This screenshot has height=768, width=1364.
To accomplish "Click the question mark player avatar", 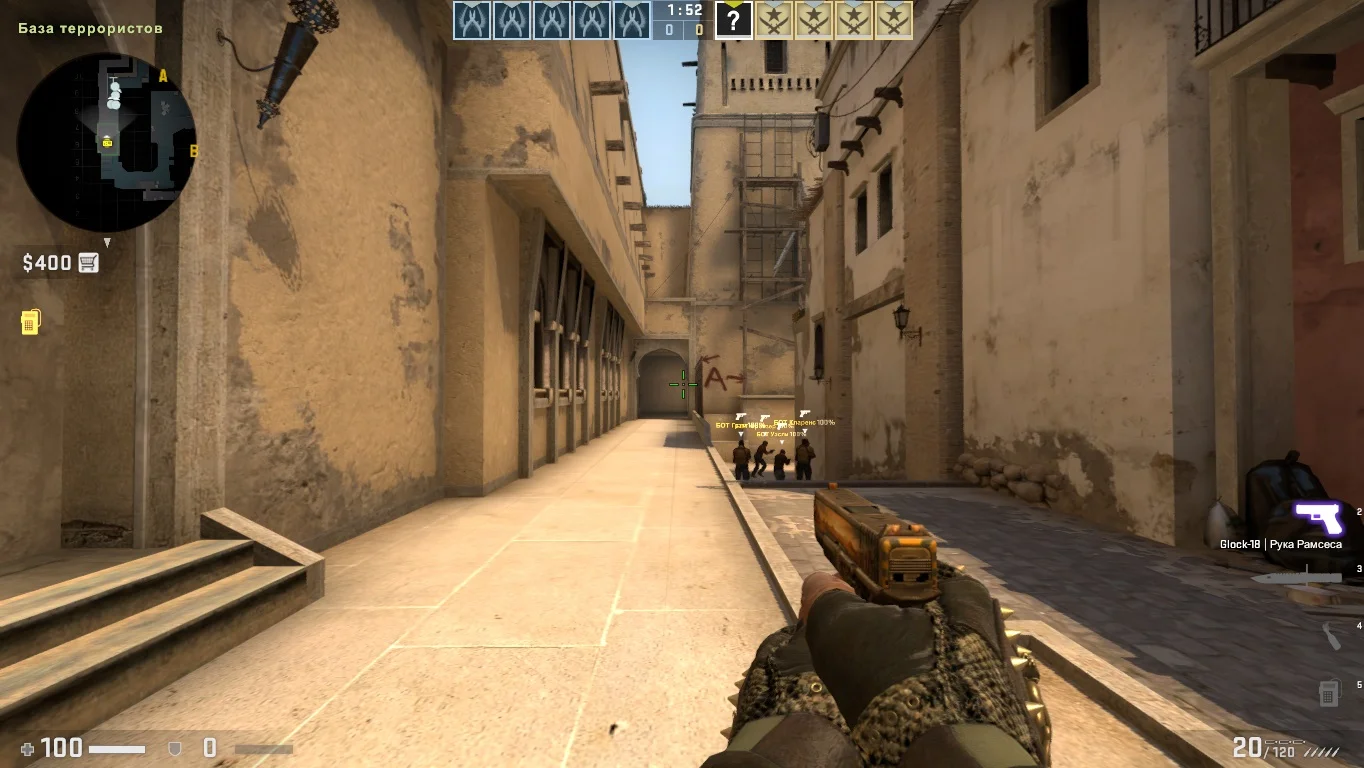I will [x=733, y=20].
